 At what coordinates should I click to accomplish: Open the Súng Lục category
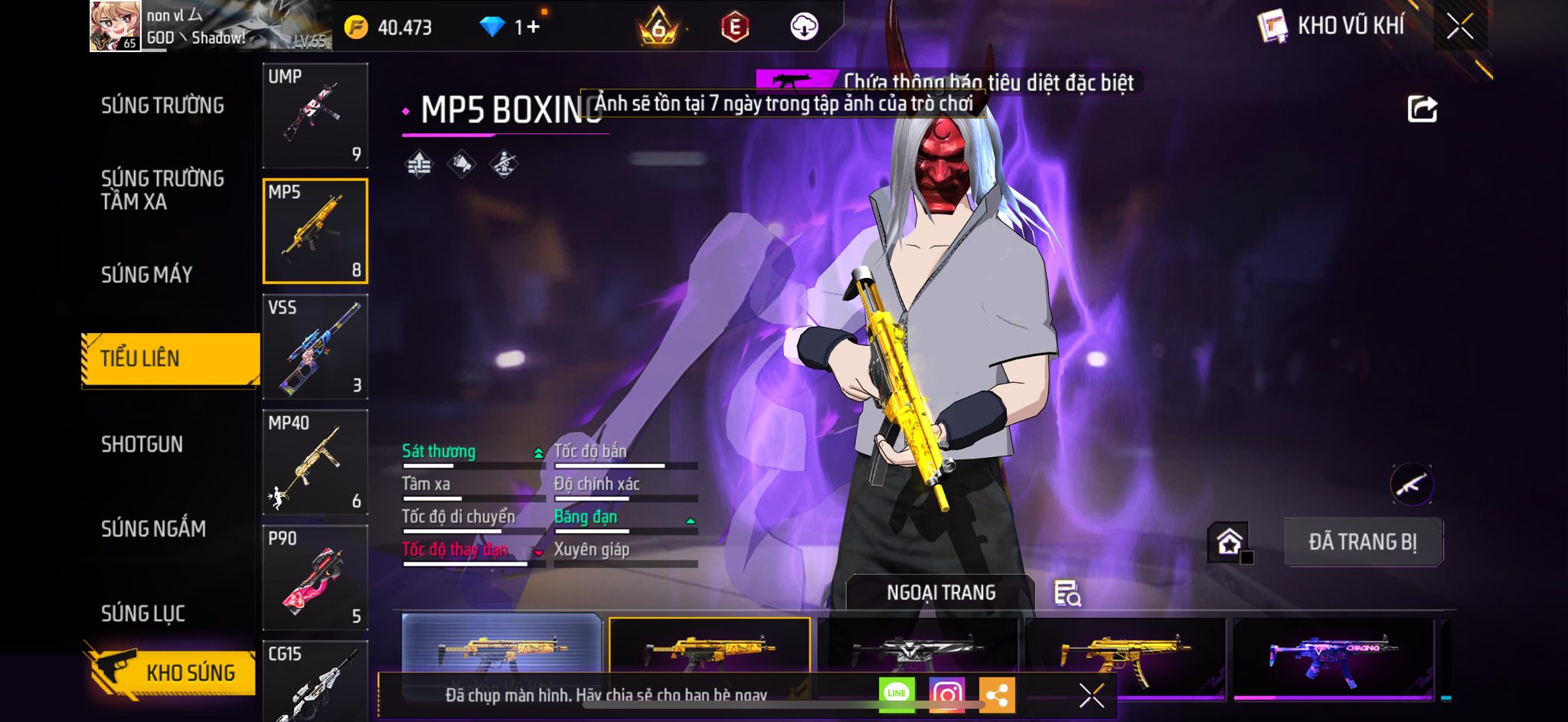coord(143,613)
